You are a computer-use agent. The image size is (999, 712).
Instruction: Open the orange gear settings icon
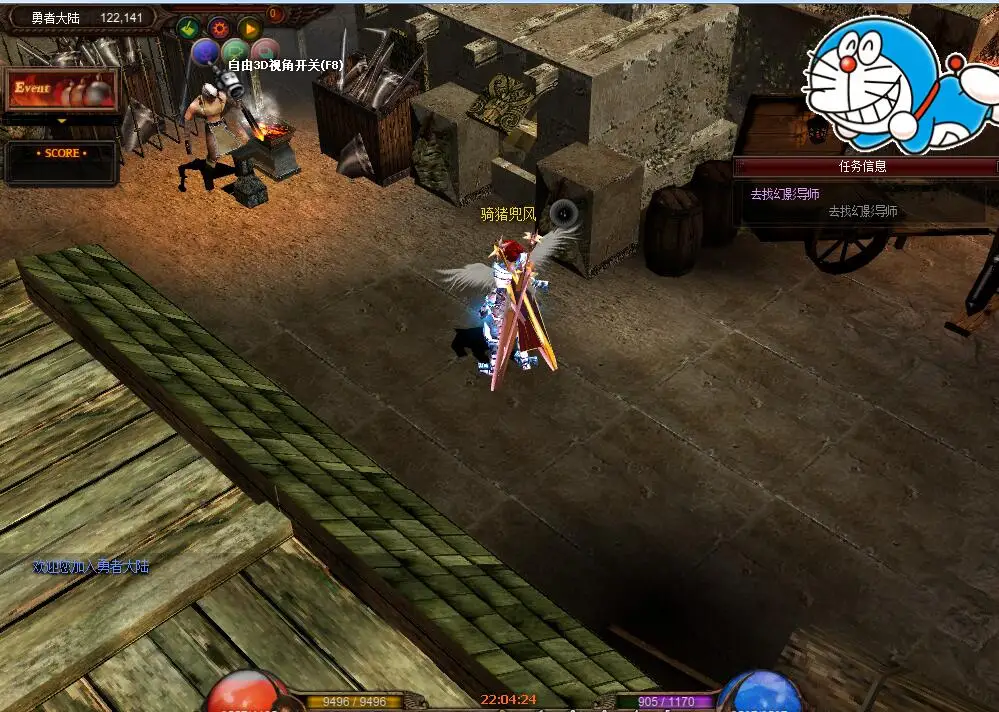[x=220, y=28]
